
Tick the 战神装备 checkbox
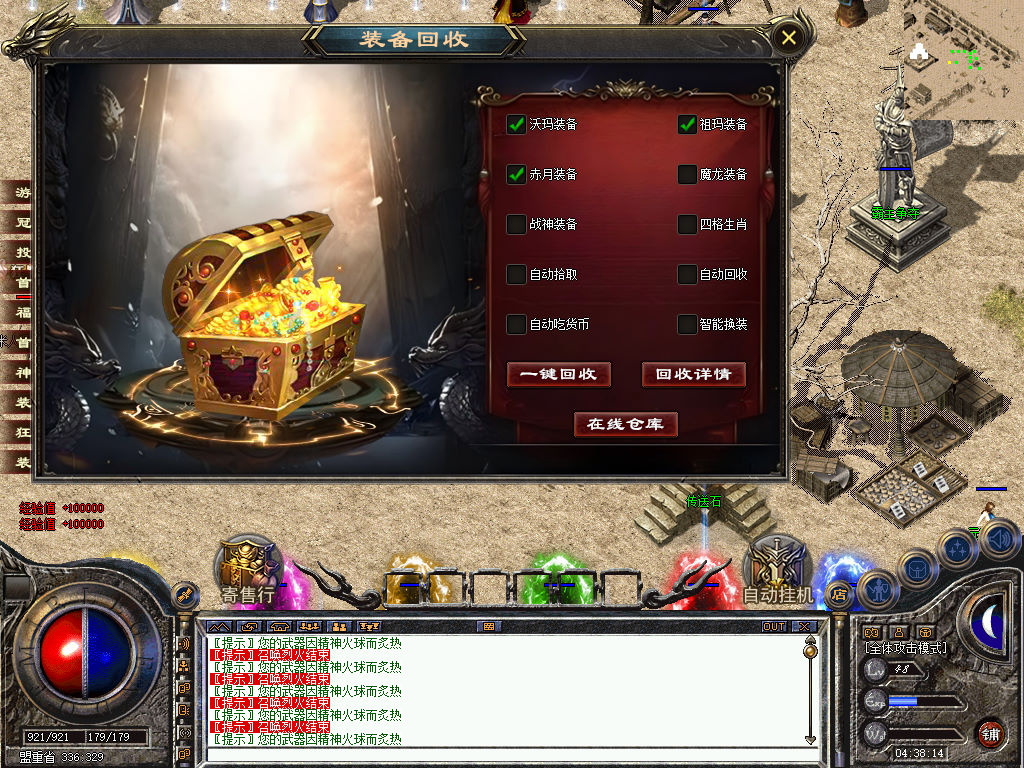[x=516, y=224]
